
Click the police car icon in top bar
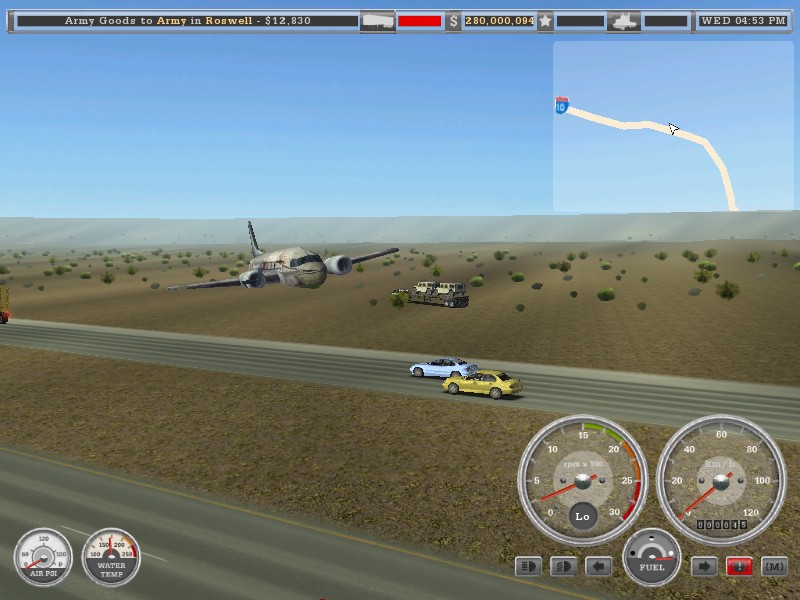pyautogui.click(x=624, y=20)
